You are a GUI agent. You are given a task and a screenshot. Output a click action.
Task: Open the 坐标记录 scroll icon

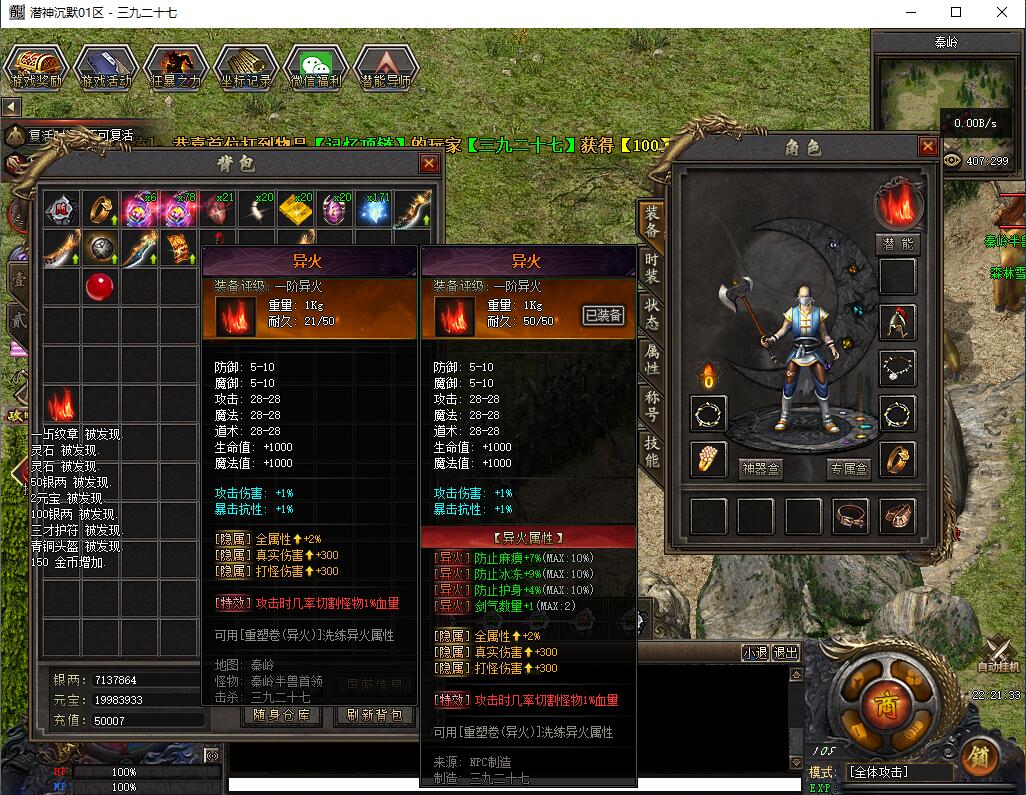(246, 67)
